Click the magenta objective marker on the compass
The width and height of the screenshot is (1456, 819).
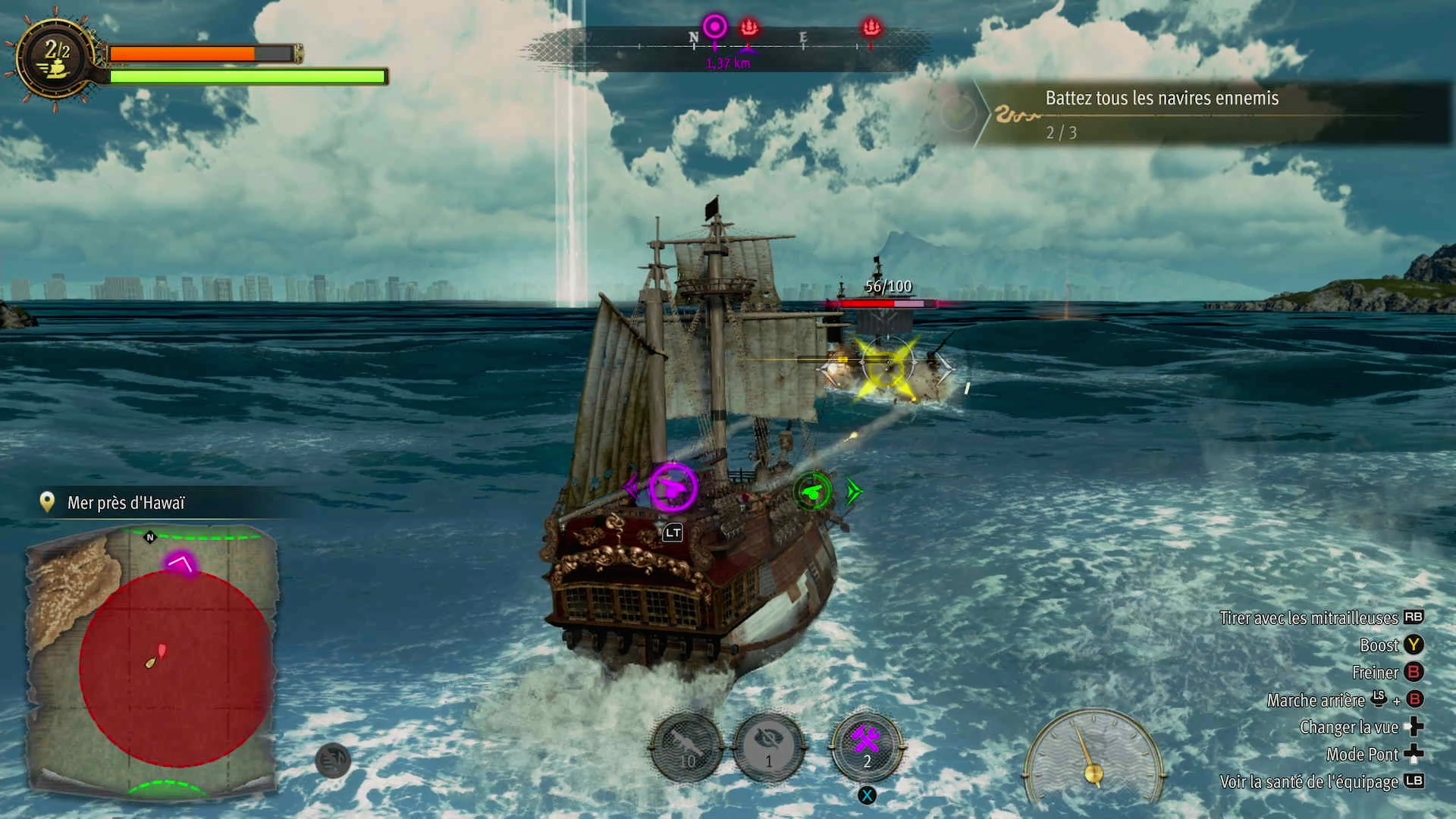tap(714, 27)
